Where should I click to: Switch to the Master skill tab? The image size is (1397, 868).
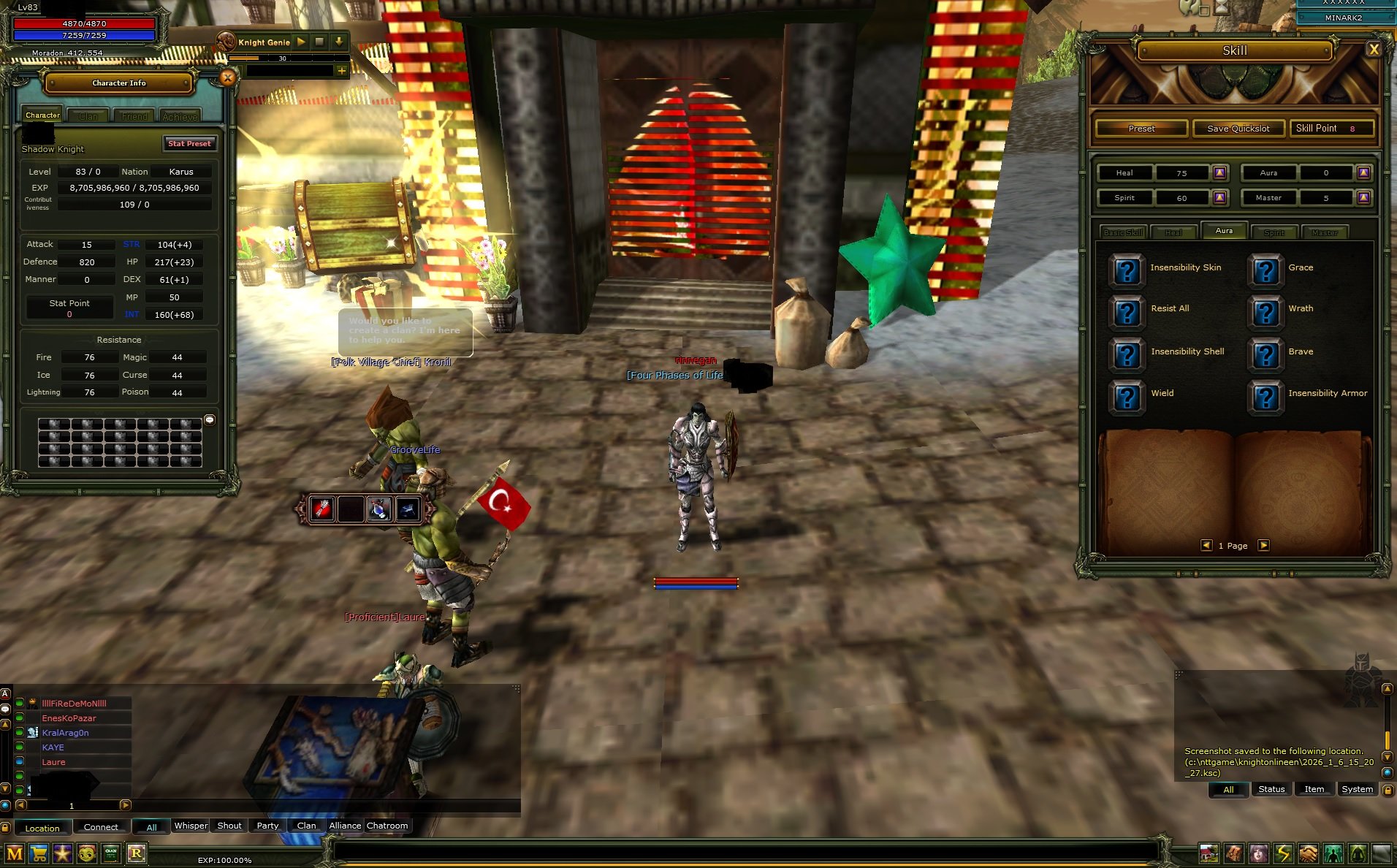[1325, 232]
